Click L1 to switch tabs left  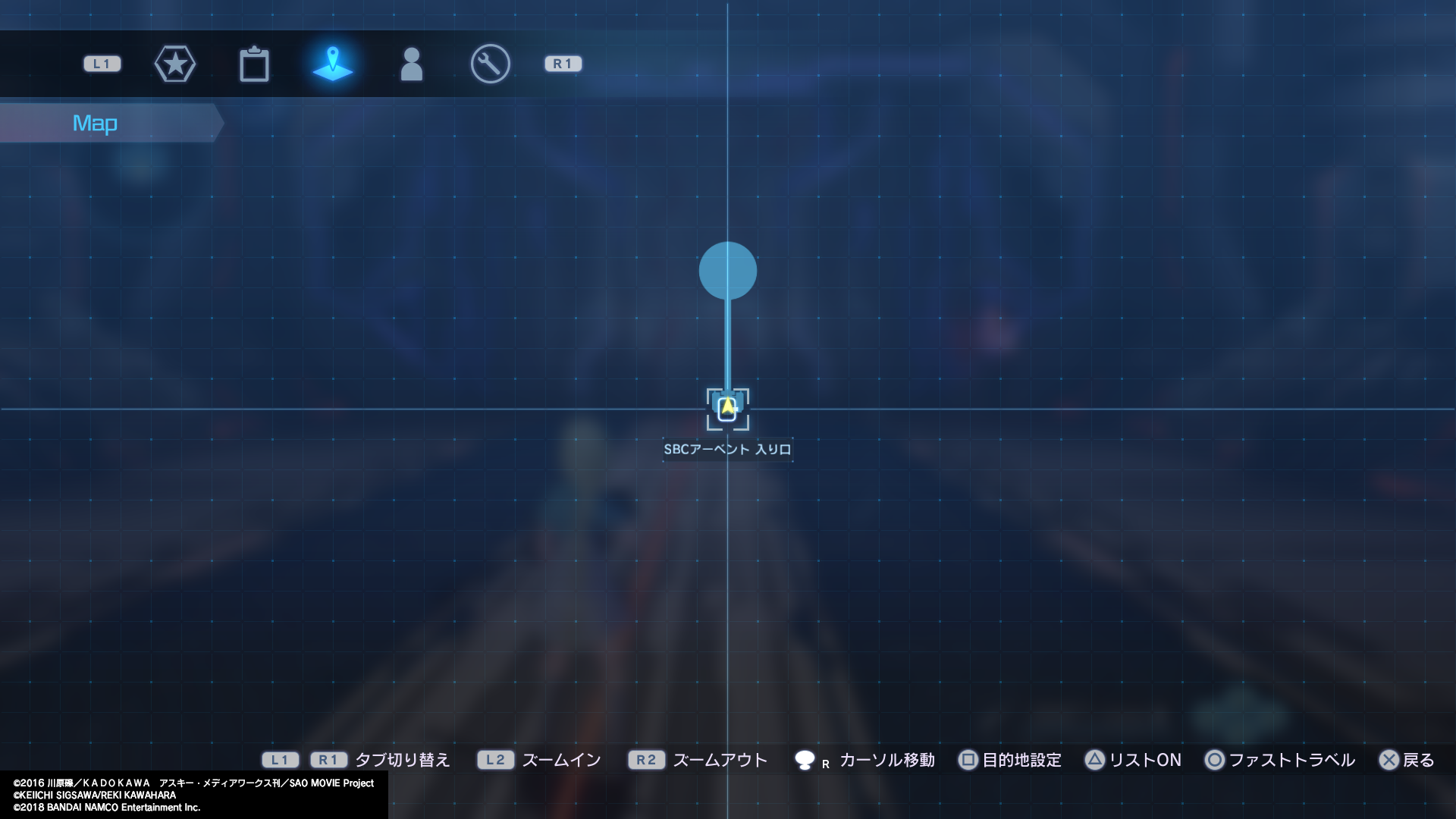pyautogui.click(x=101, y=64)
